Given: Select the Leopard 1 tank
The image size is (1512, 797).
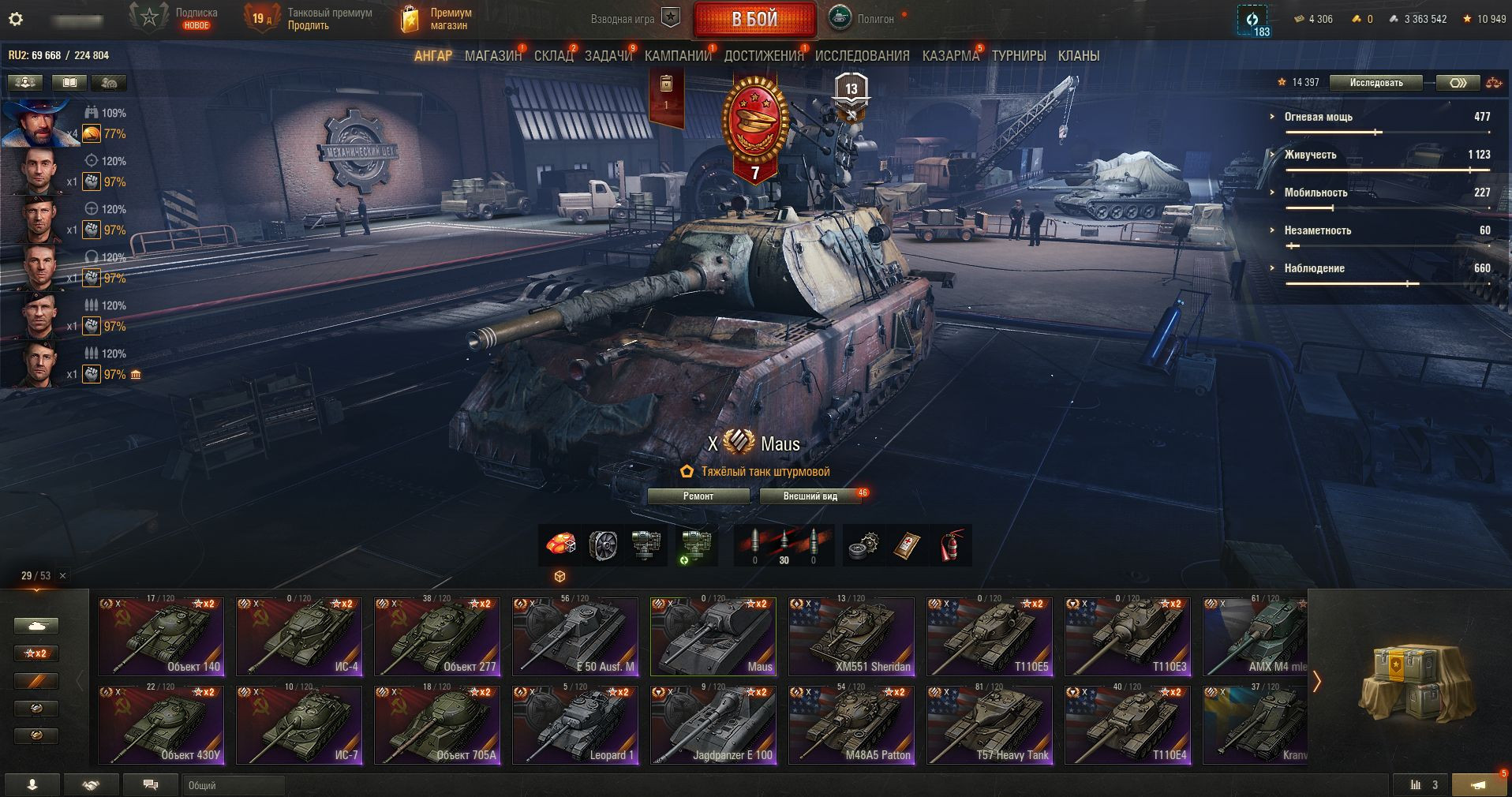Looking at the screenshot, I should (575, 725).
